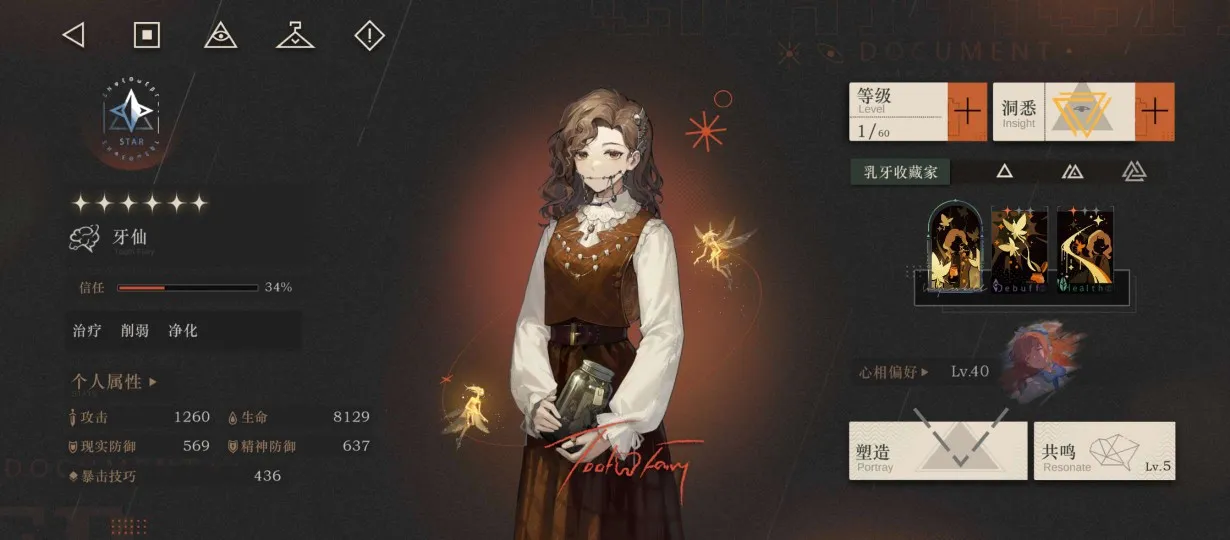1230x540 pixels.
Task: Tap the square home icon
Action: [147, 36]
